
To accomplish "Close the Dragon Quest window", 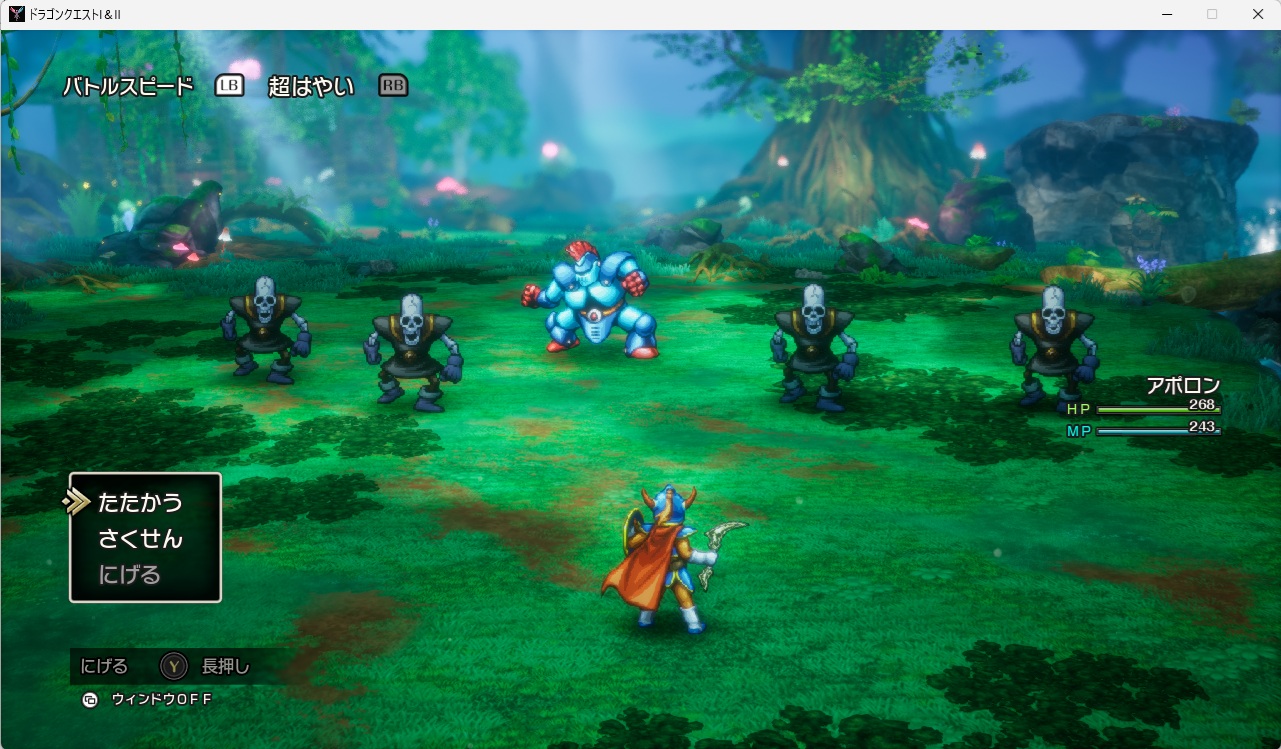I will coord(1257,14).
